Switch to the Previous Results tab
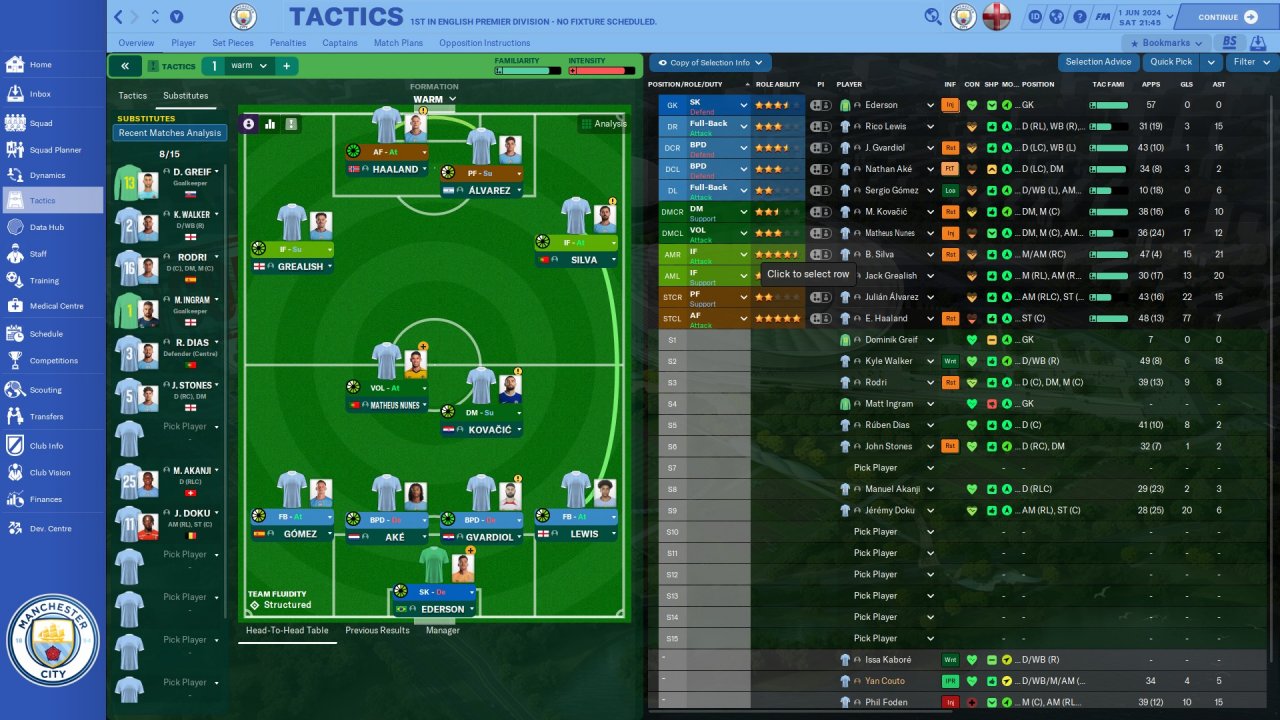The height and width of the screenshot is (720, 1280). pos(377,630)
